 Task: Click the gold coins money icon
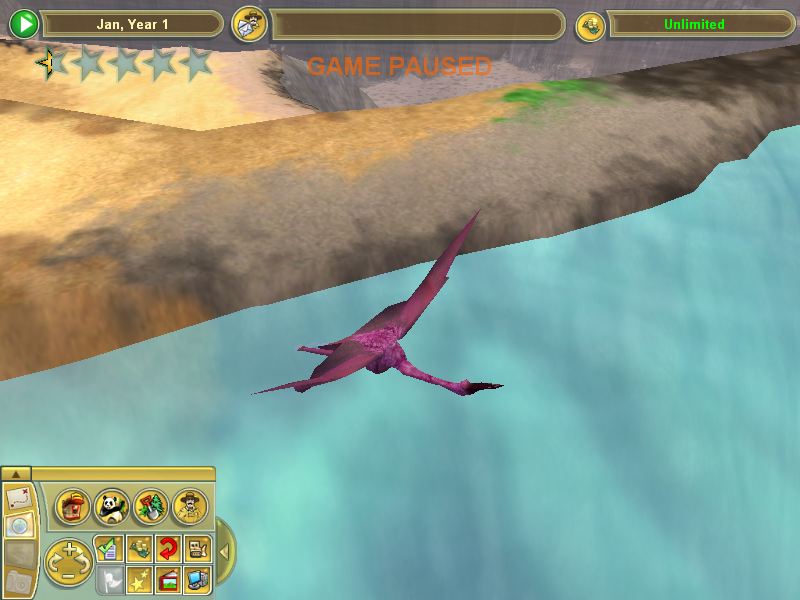click(590, 25)
